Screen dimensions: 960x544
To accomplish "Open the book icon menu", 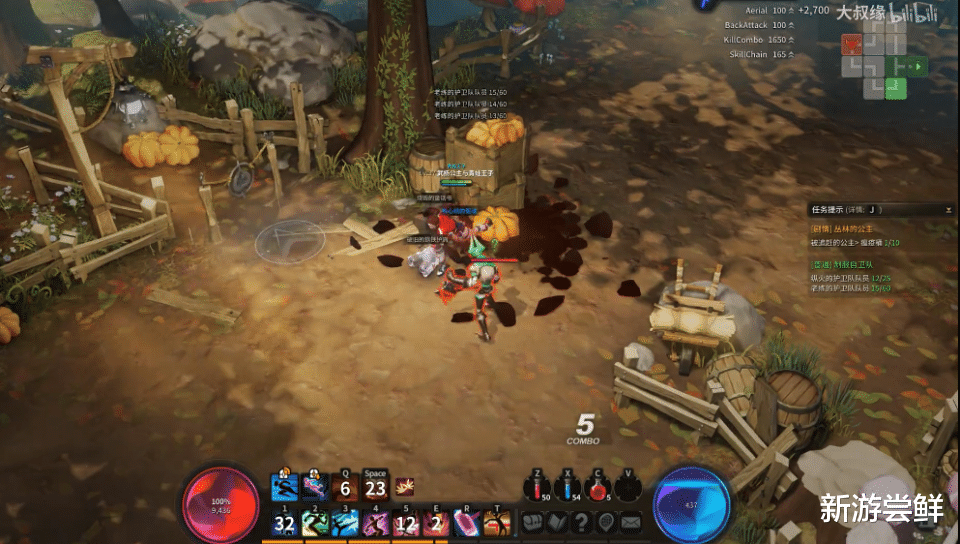I will [556, 522].
